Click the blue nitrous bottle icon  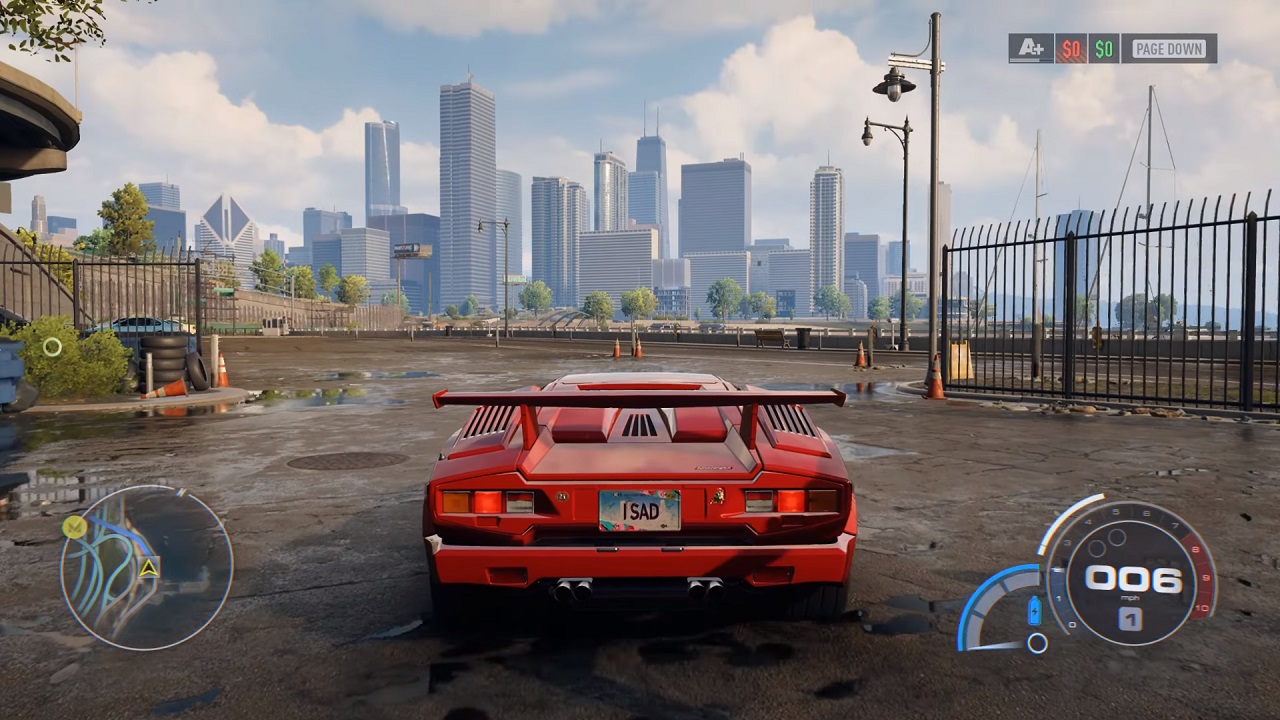1034,610
